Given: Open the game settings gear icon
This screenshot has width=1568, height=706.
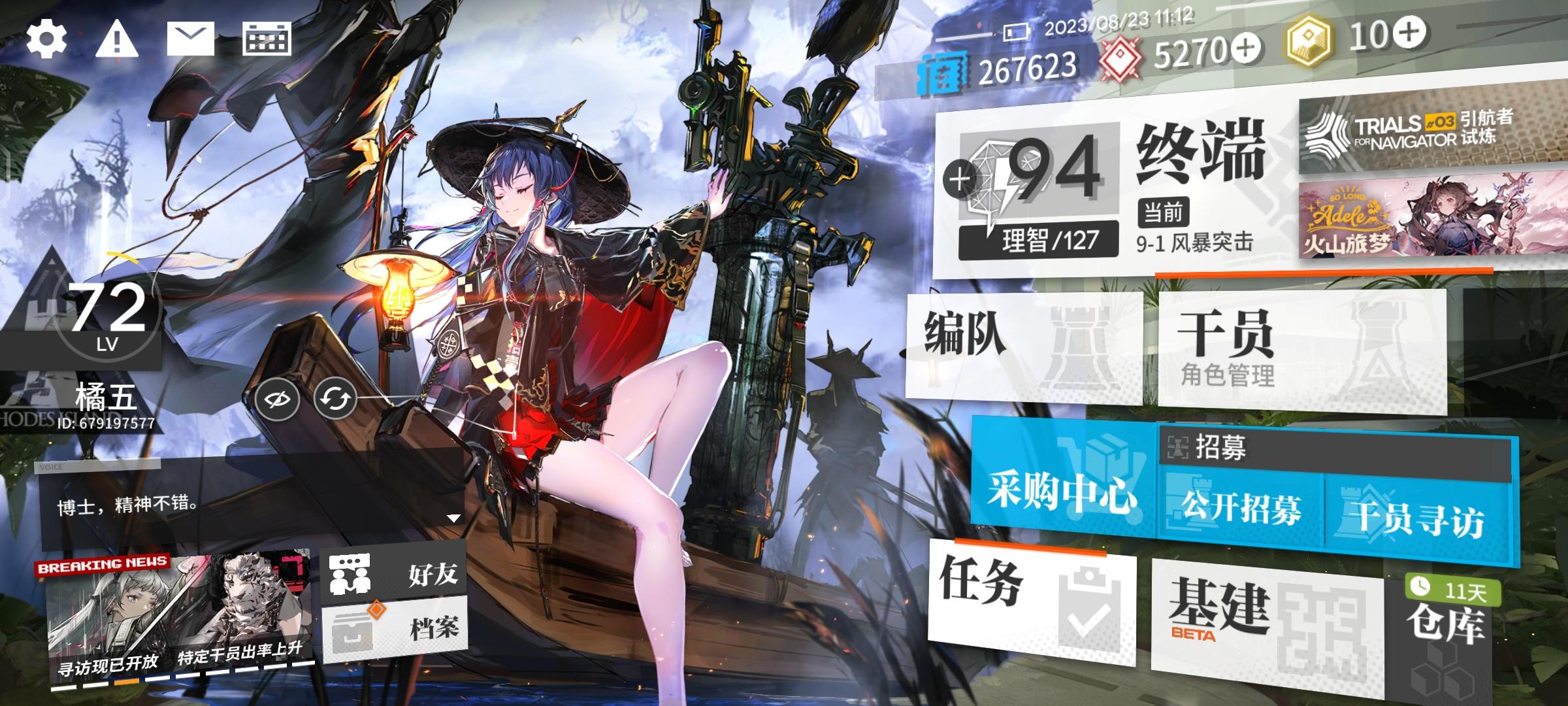Looking at the screenshot, I should point(46,39).
